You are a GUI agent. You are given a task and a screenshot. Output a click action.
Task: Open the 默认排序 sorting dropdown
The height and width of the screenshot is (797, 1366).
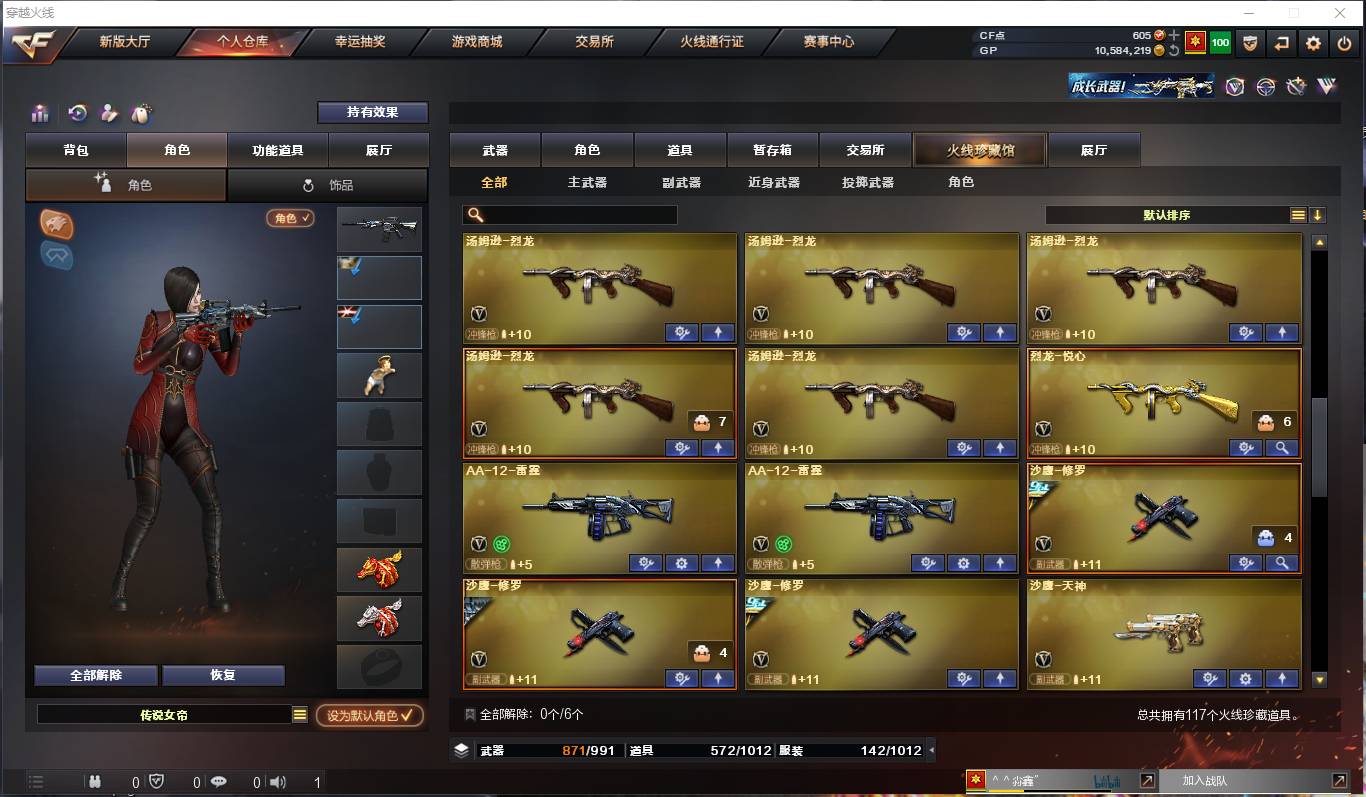[x=1168, y=214]
